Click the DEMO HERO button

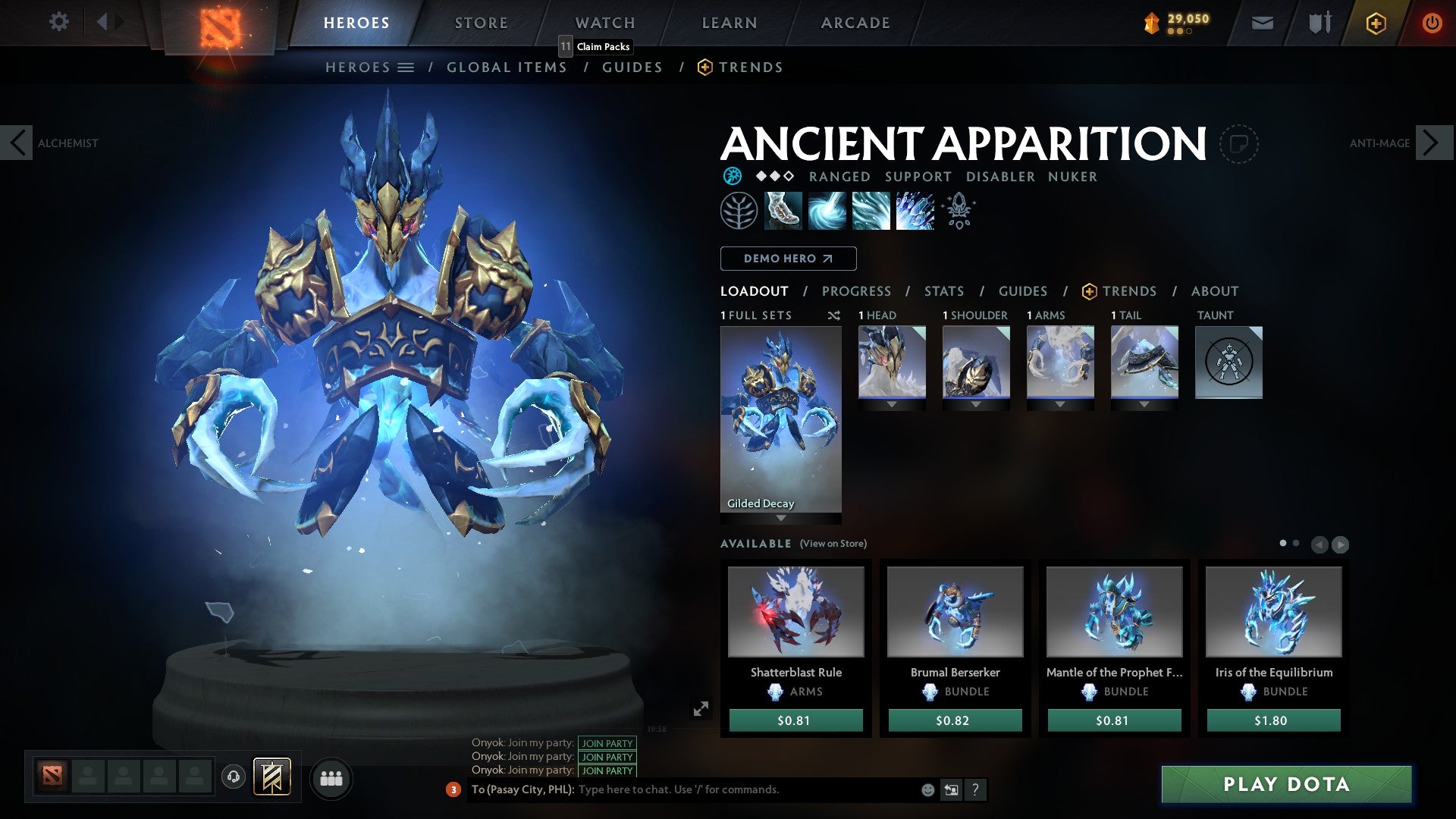click(x=787, y=259)
